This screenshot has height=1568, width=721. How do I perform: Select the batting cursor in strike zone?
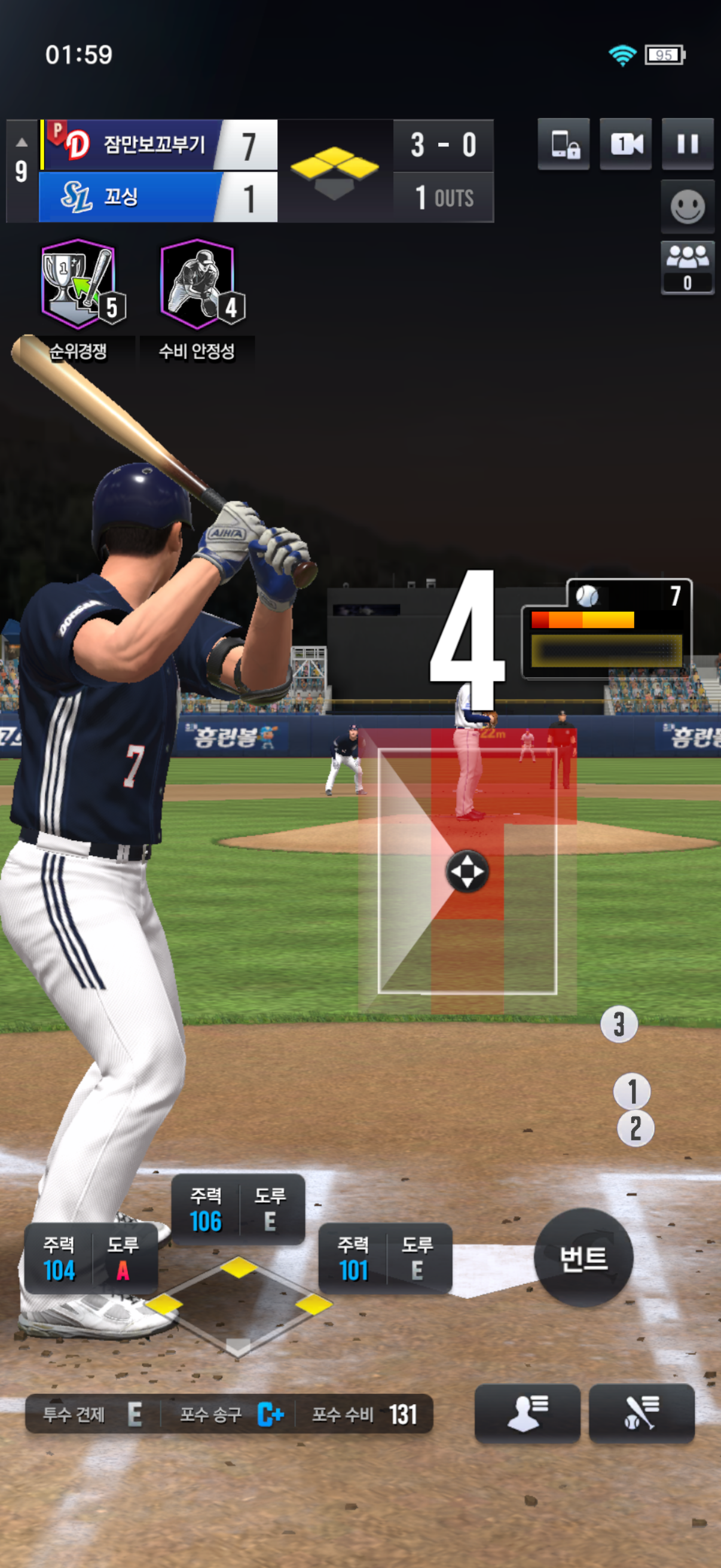click(x=467, y=871)
